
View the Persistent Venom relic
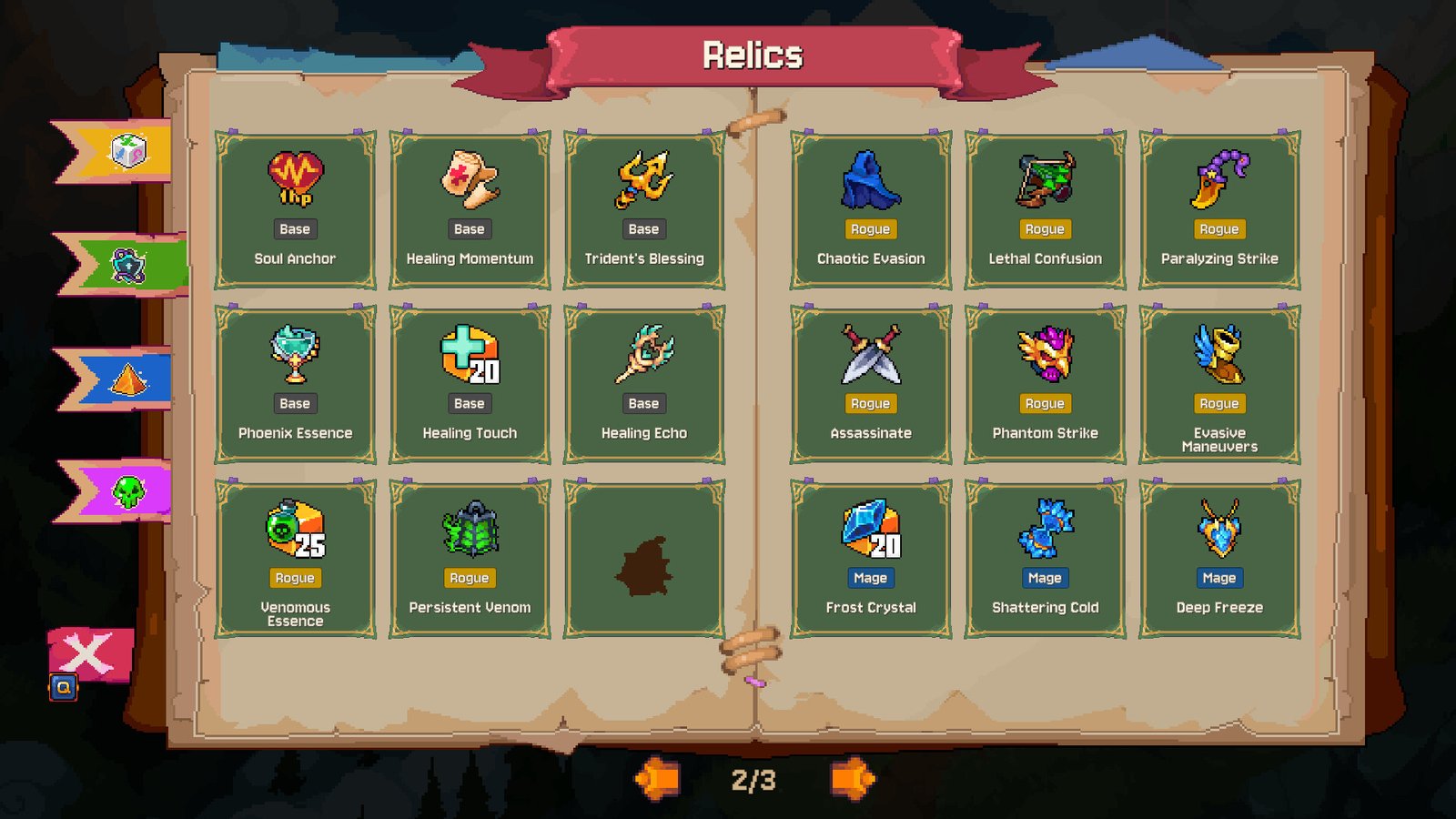470,560
